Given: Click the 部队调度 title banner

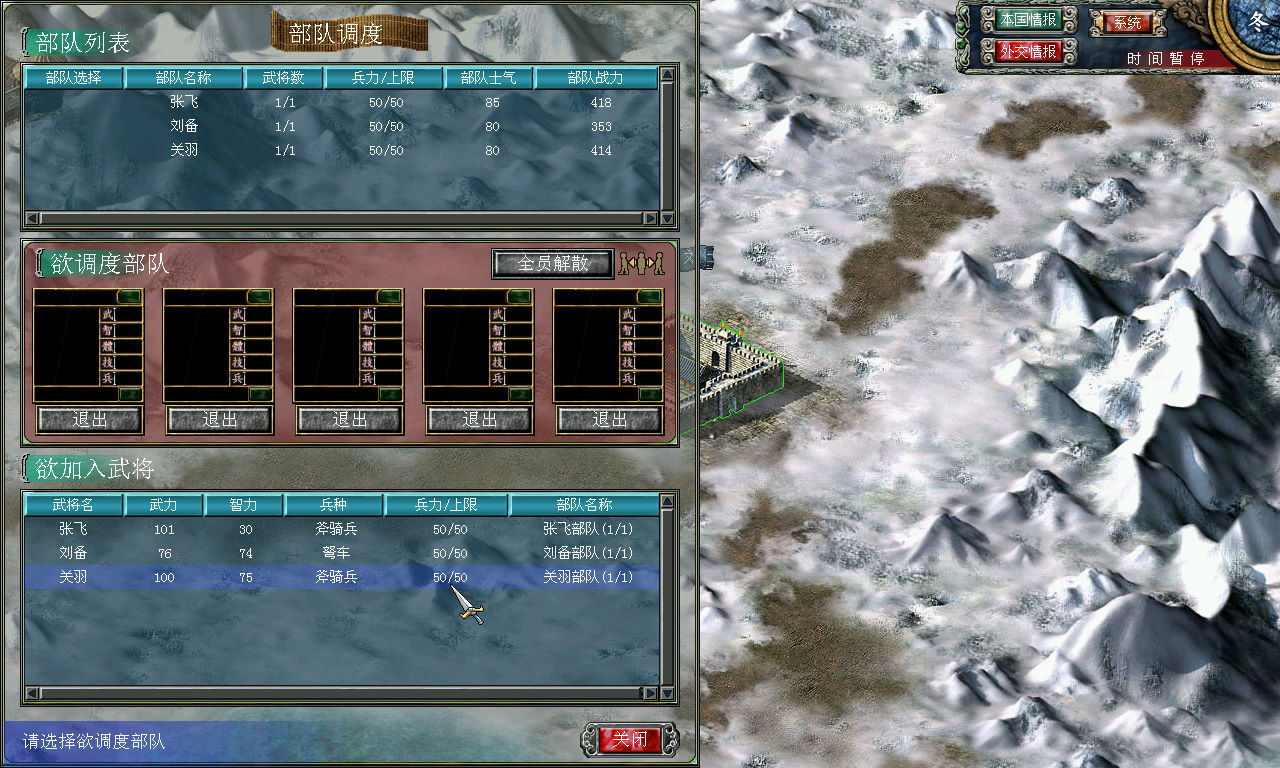Looking at the screenshot, I should coord(349,32).
